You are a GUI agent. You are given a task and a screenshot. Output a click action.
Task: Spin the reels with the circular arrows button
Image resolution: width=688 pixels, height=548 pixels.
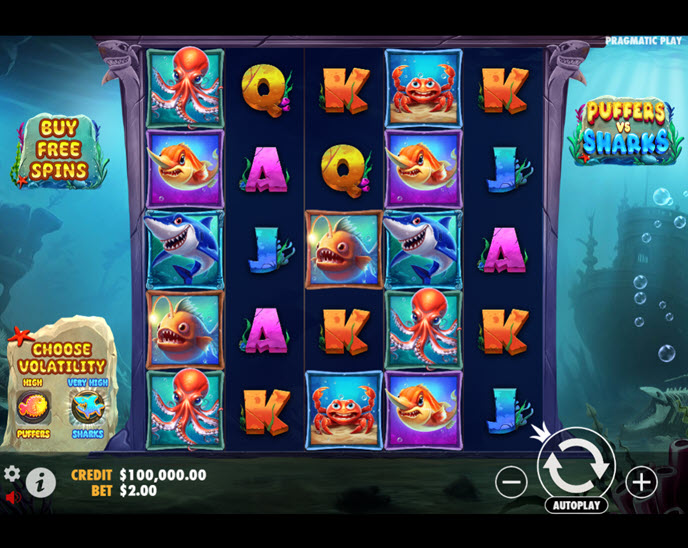click(x=576, y=461)
